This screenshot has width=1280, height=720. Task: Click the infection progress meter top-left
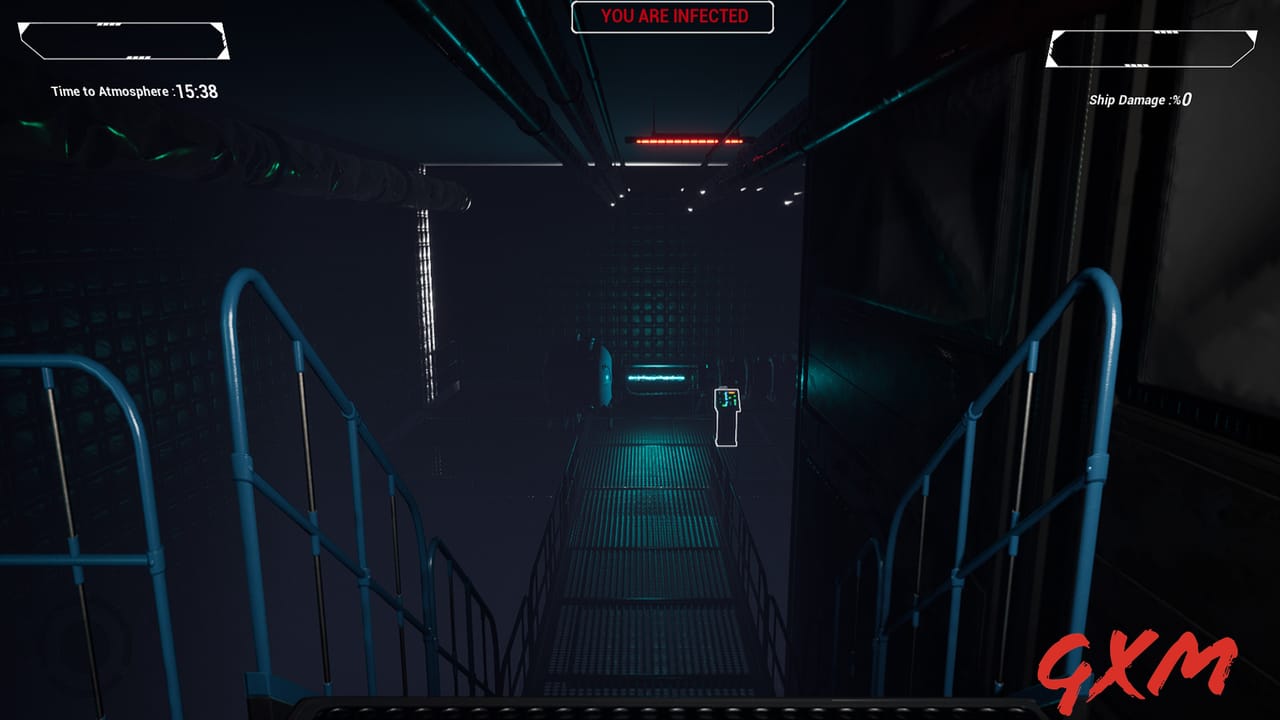tap(125, 42)
